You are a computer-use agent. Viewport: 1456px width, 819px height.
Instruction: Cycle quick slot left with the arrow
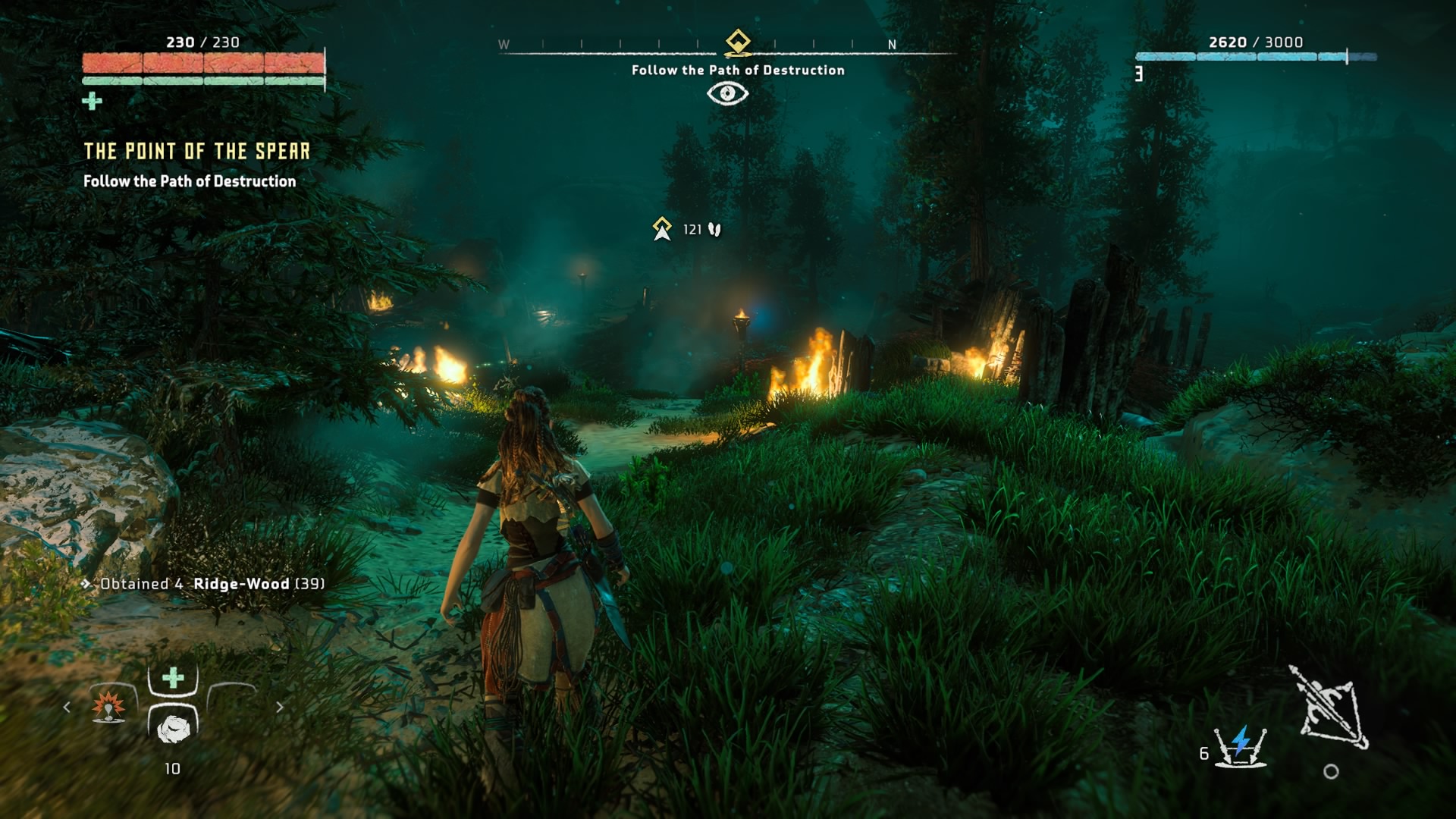pos(67,707)
